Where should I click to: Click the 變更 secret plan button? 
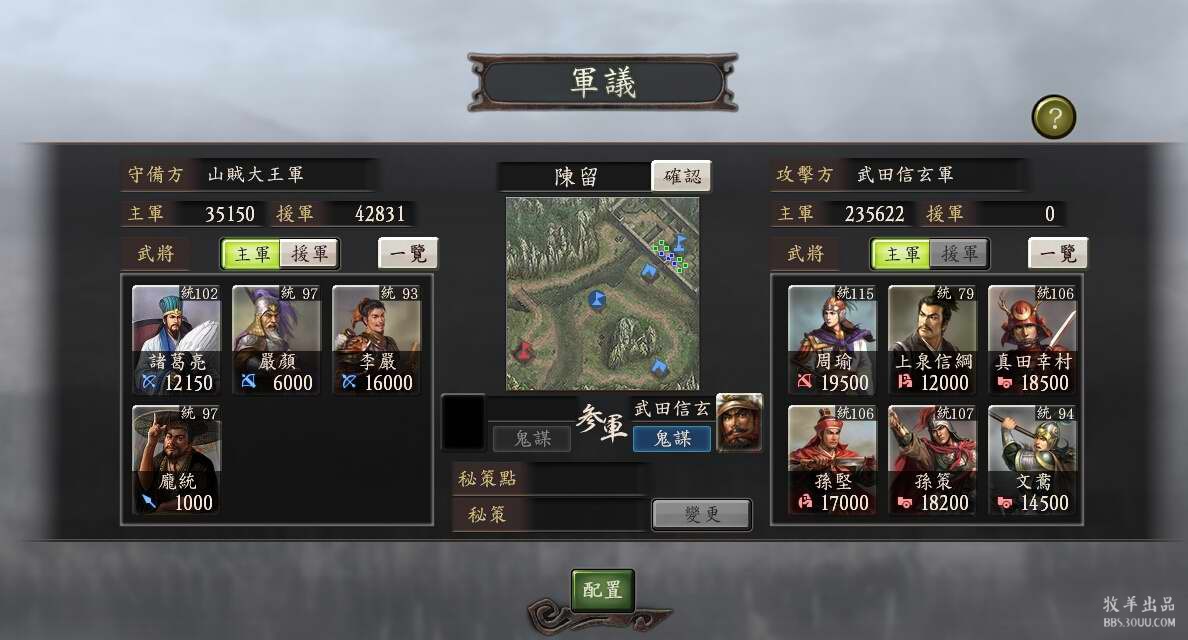(701, 514)
